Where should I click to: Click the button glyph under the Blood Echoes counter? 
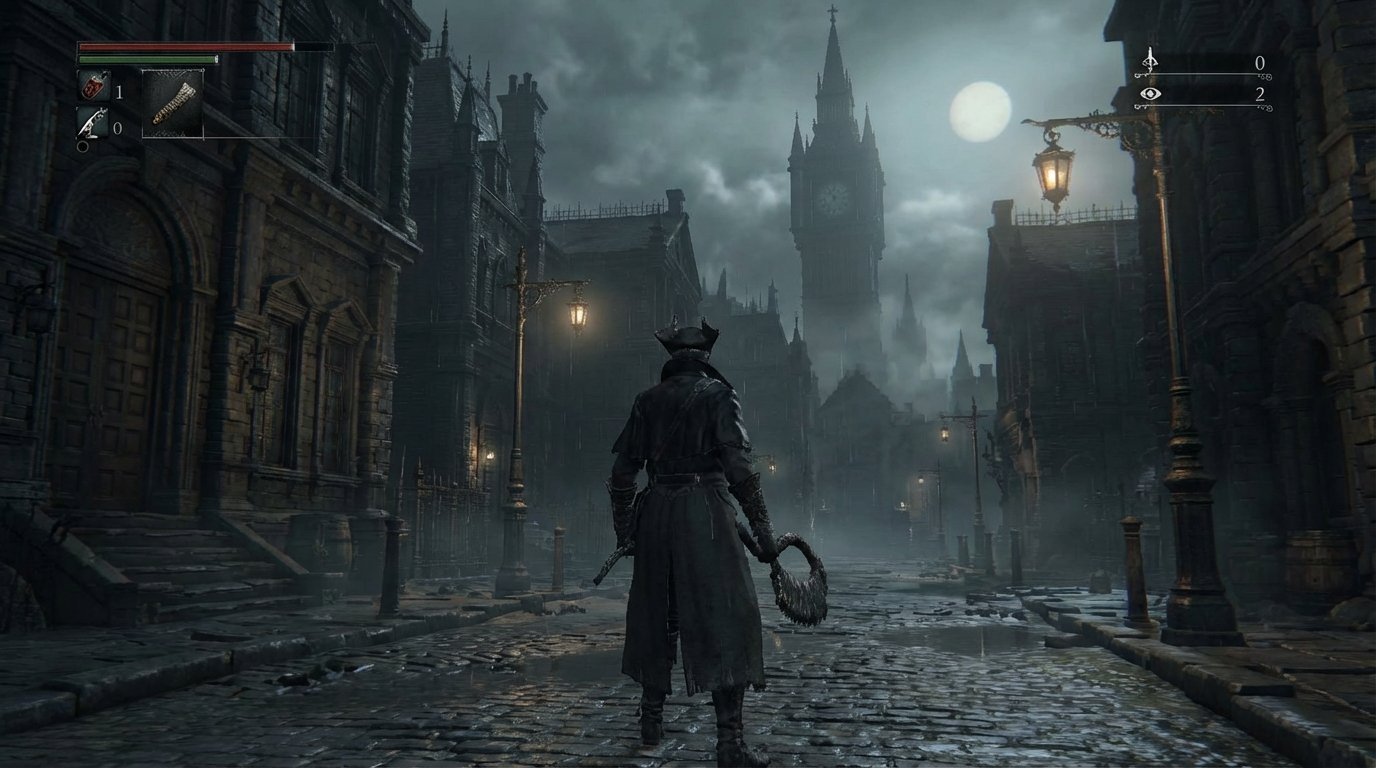click(x=1266, y=77)
